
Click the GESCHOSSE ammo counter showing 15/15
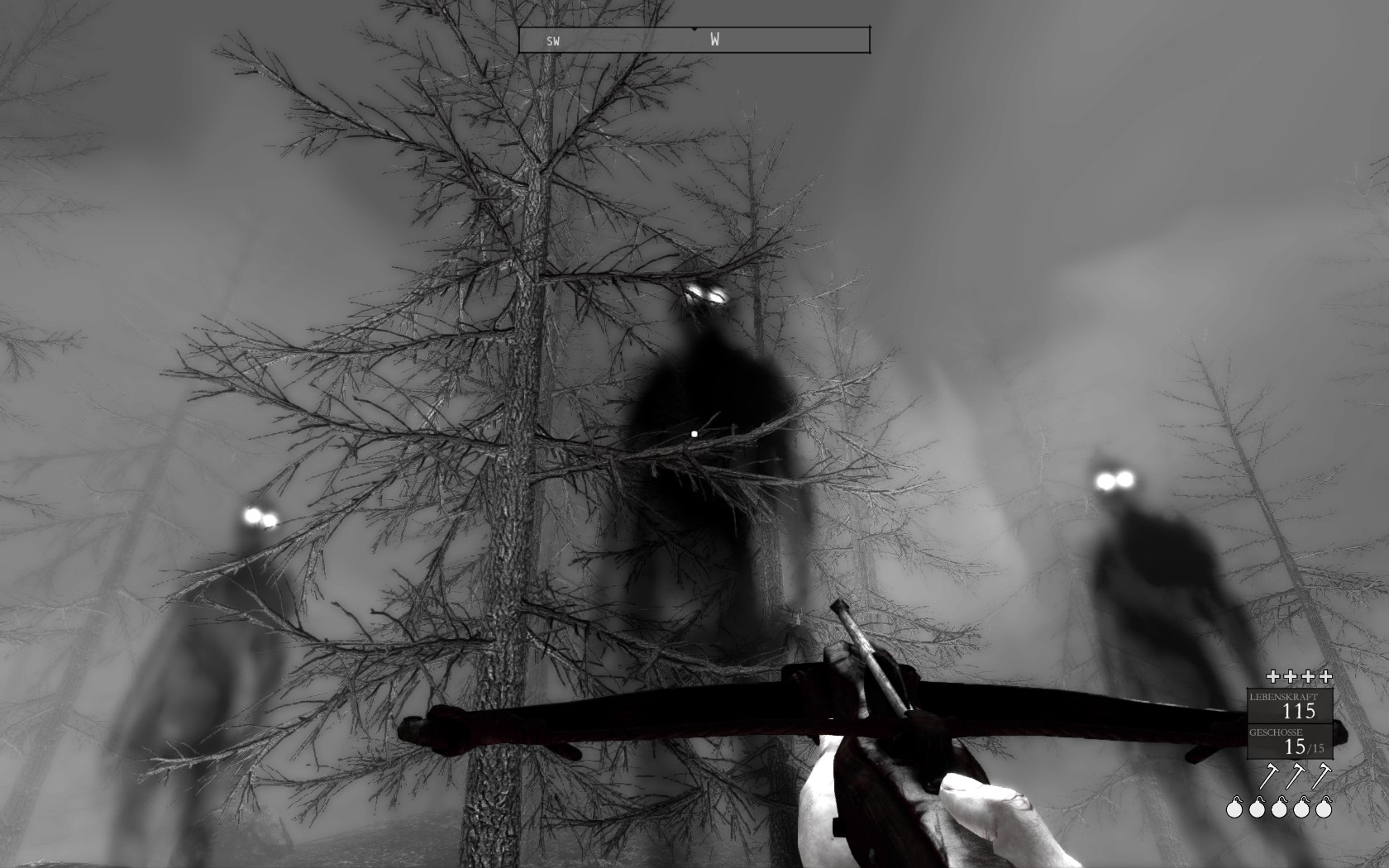[x=1290, y=742]
